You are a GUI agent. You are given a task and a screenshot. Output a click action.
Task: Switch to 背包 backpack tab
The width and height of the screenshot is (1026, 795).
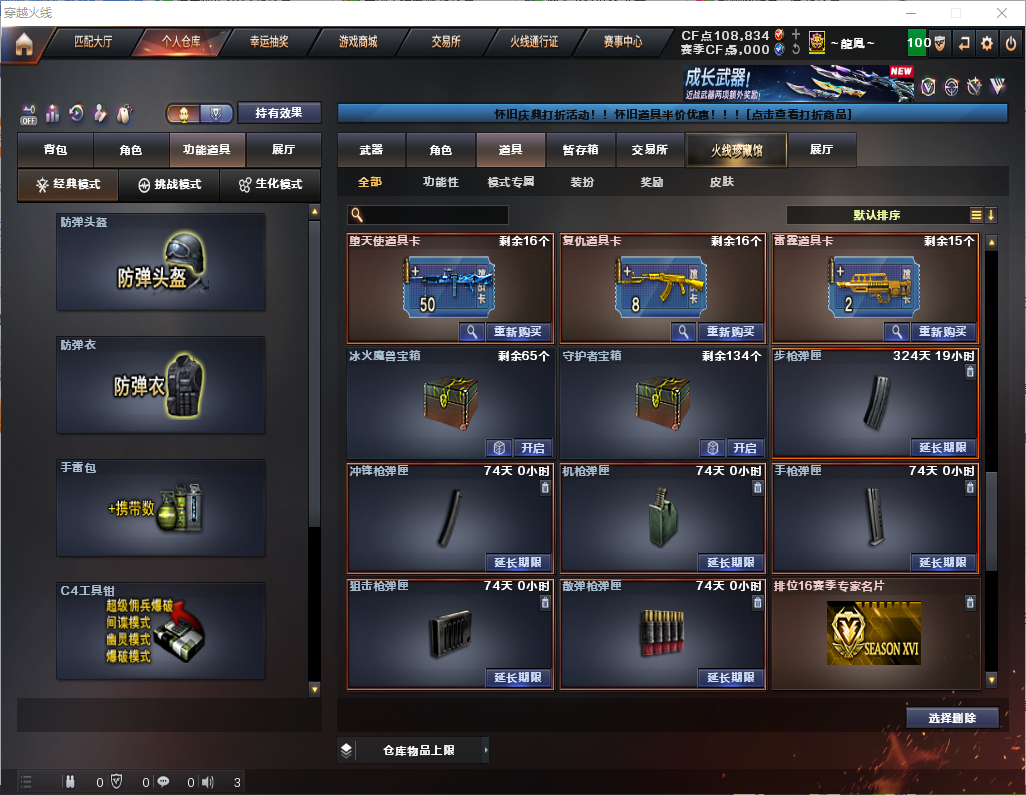tap(55, 150)
